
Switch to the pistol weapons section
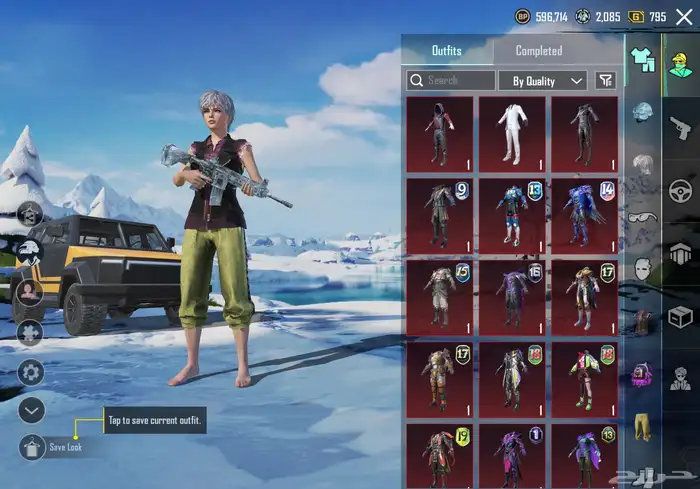[x=681, y=126]
